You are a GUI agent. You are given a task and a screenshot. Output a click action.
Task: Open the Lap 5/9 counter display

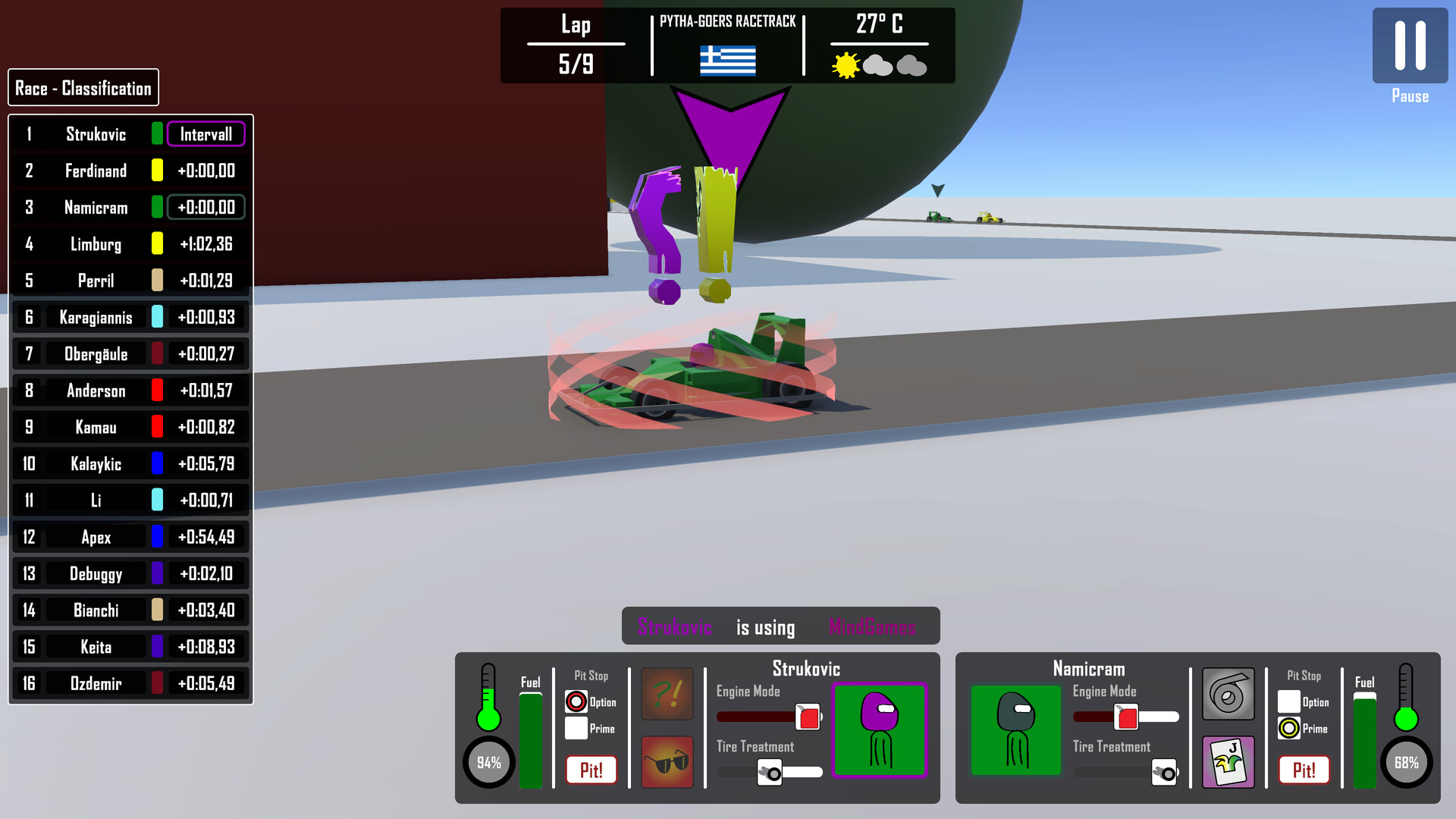tap(576, 44)
